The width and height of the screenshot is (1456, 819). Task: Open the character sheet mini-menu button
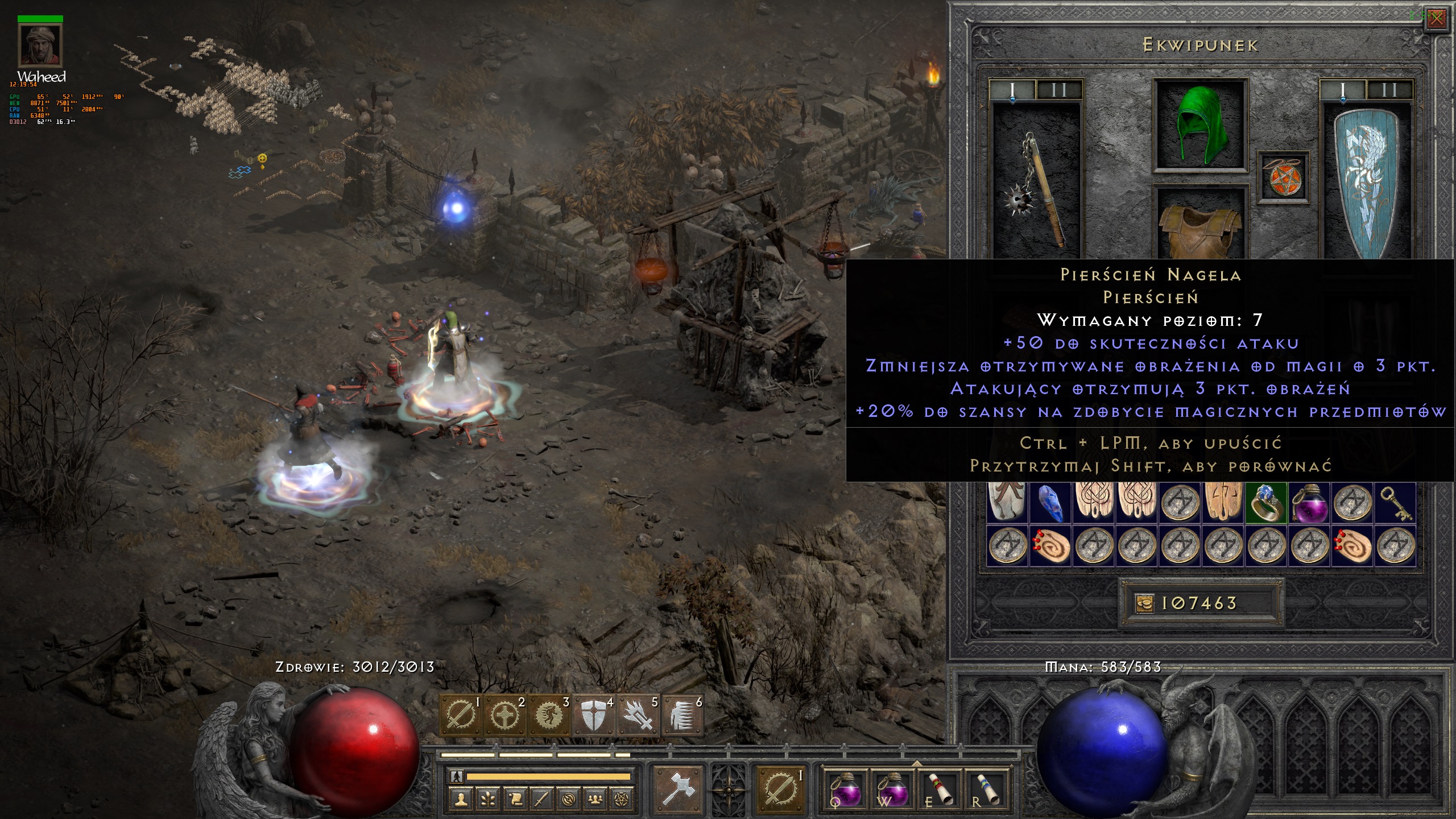point(460,800)
